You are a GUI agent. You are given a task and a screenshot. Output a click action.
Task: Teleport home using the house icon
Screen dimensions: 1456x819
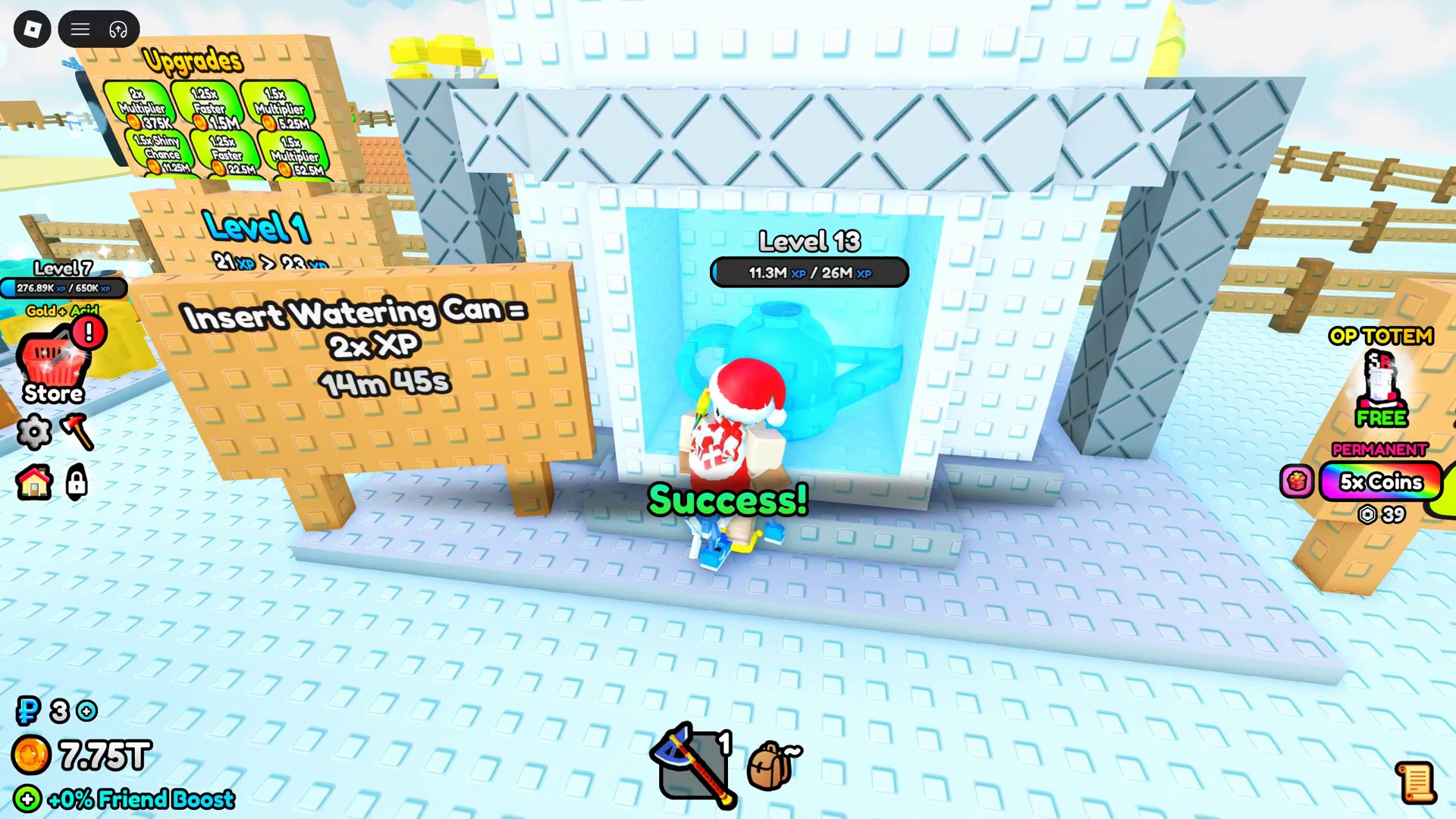click(33, 483)
